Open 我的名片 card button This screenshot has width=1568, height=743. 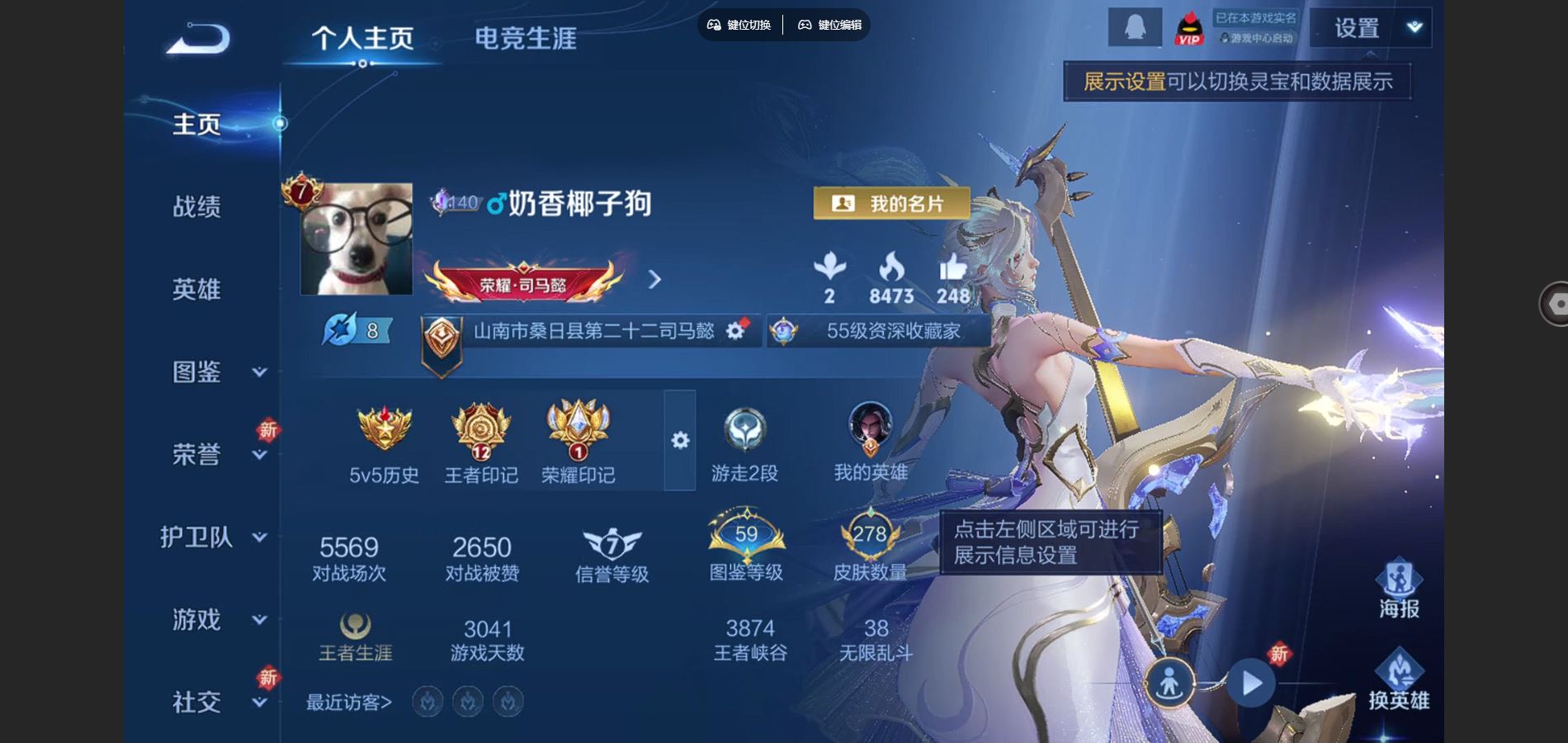click(891, 203)
